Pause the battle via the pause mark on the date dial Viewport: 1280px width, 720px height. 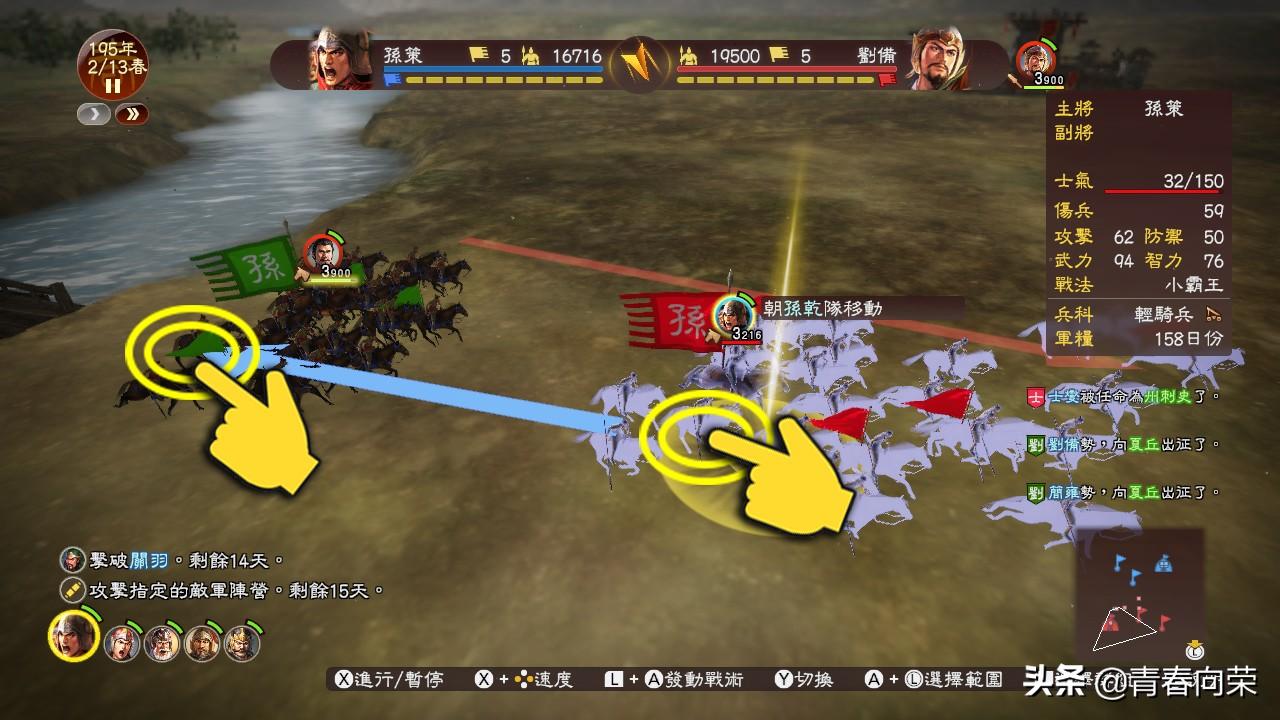pos(113,85)
